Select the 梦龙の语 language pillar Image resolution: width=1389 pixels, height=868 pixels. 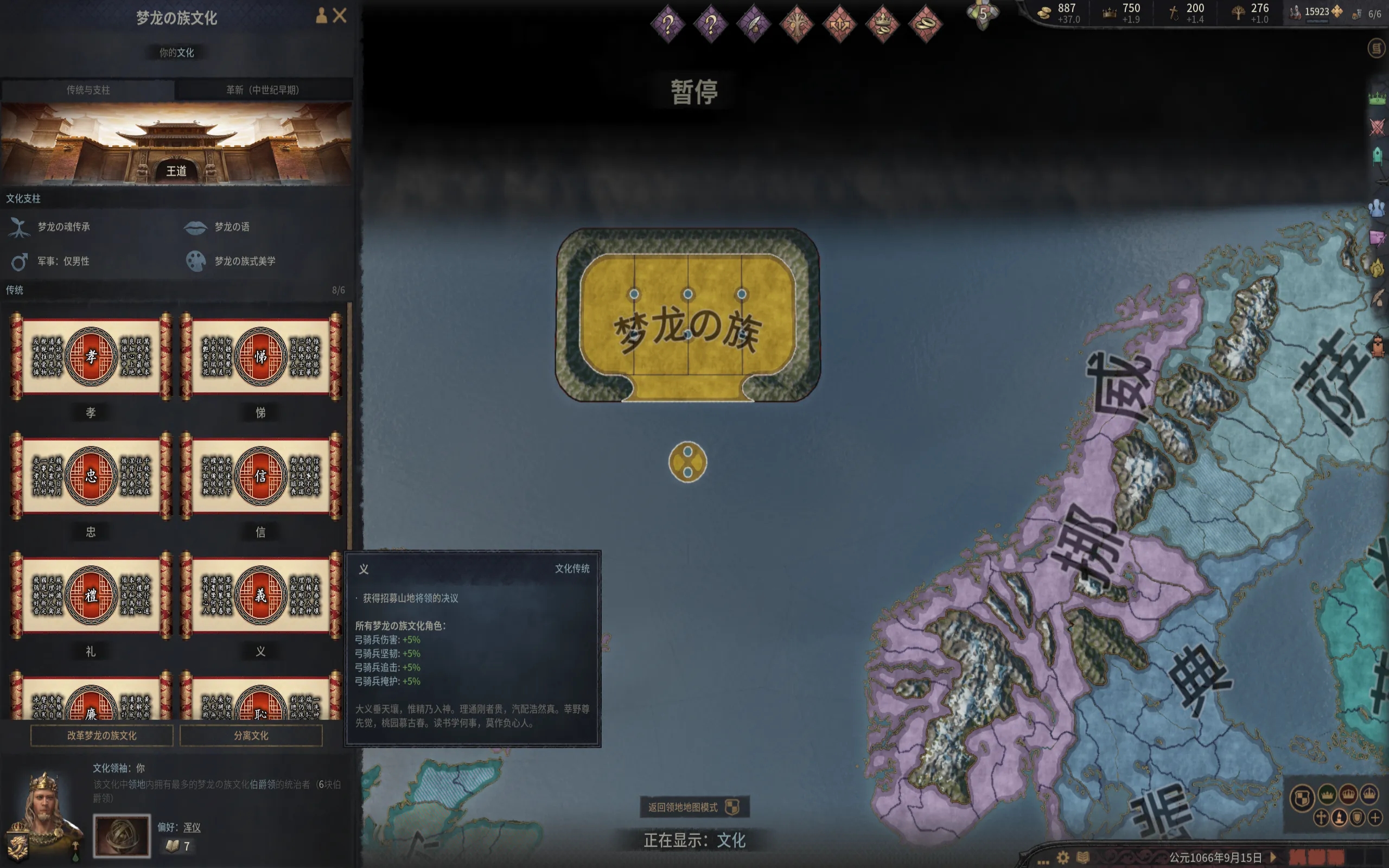coord(231,227)
